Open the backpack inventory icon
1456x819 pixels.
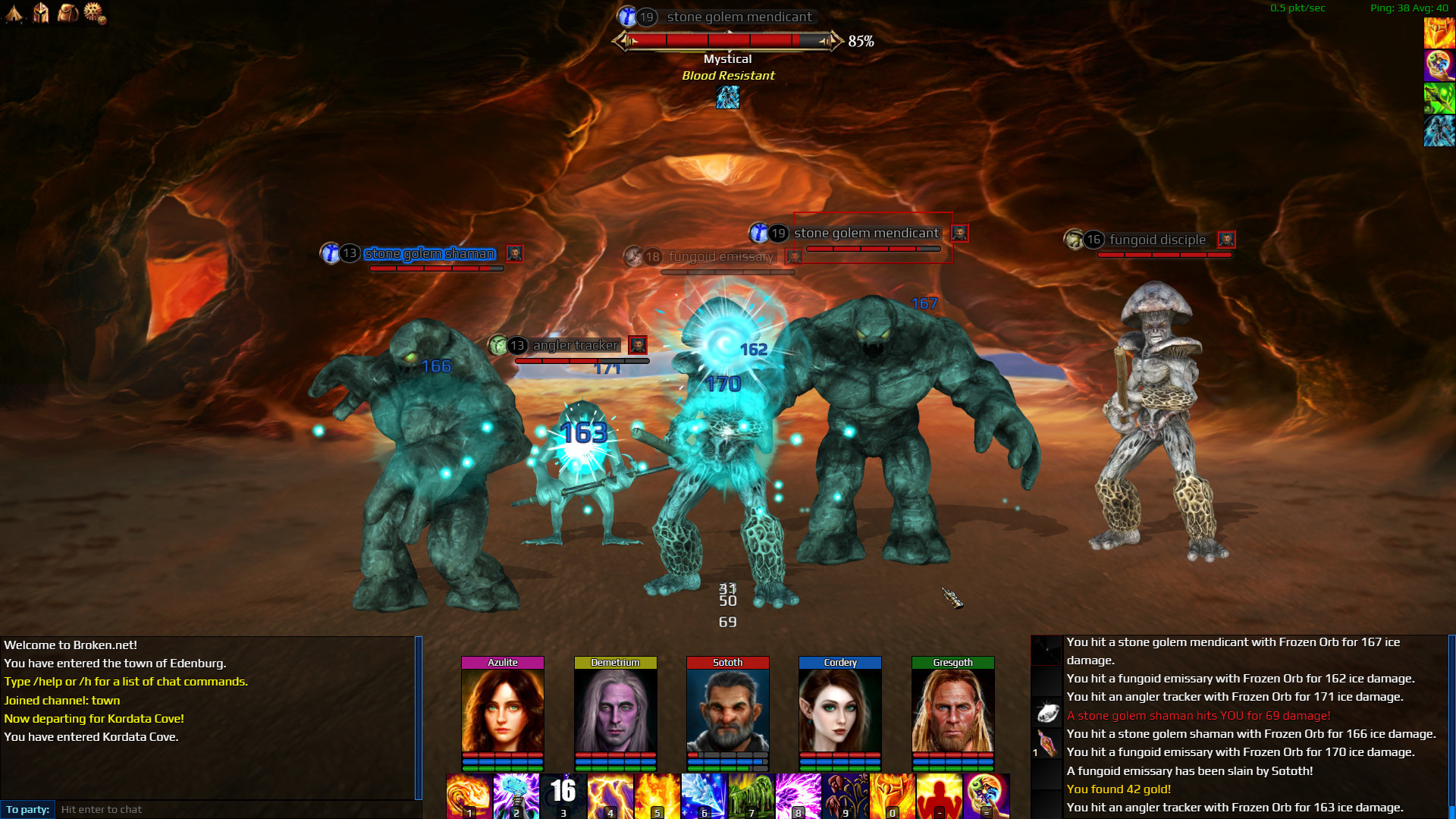pyautogui.click(x=67, y=13)
